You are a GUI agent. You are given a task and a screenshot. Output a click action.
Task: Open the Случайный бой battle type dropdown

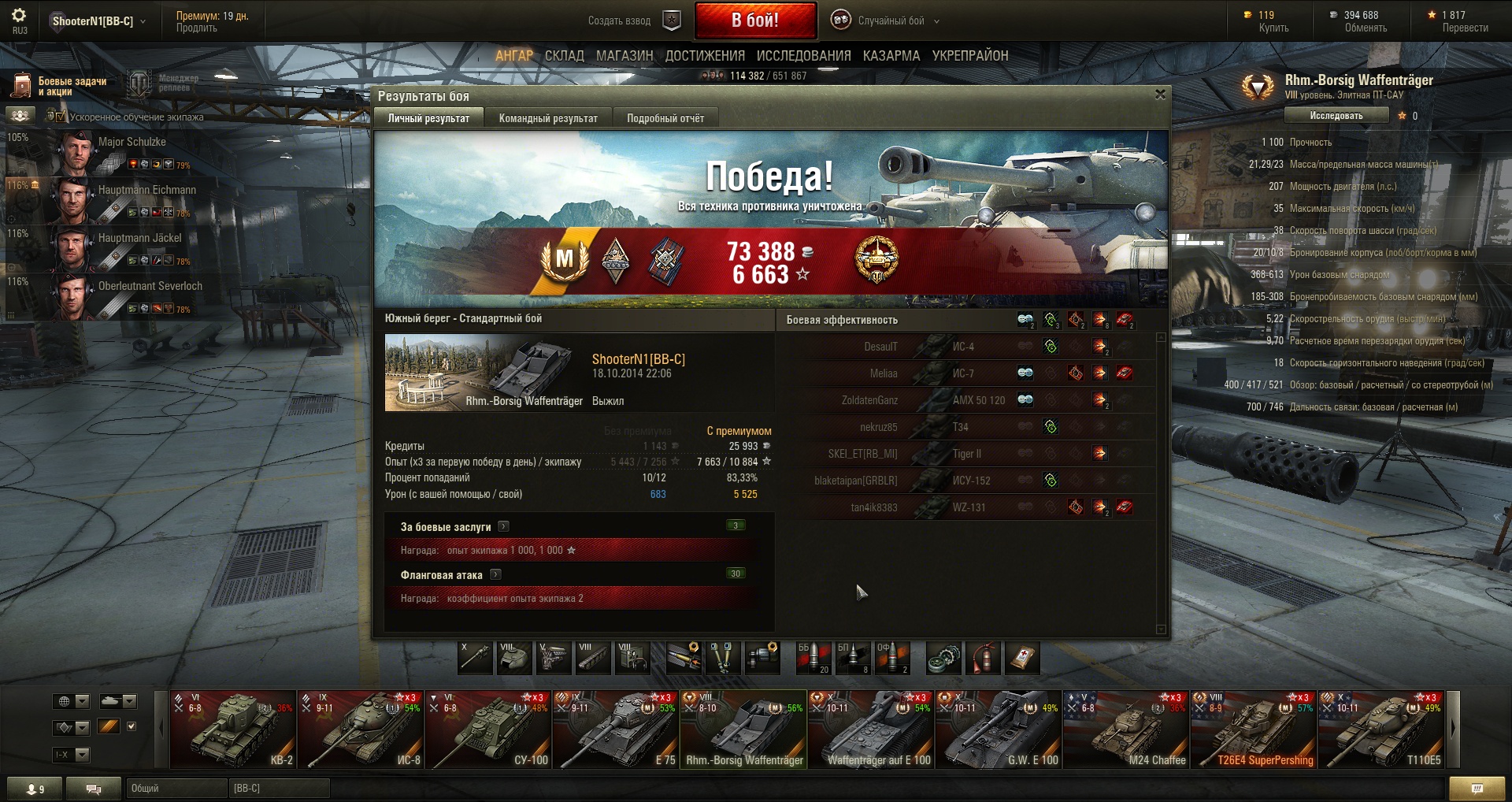[890, 21]
